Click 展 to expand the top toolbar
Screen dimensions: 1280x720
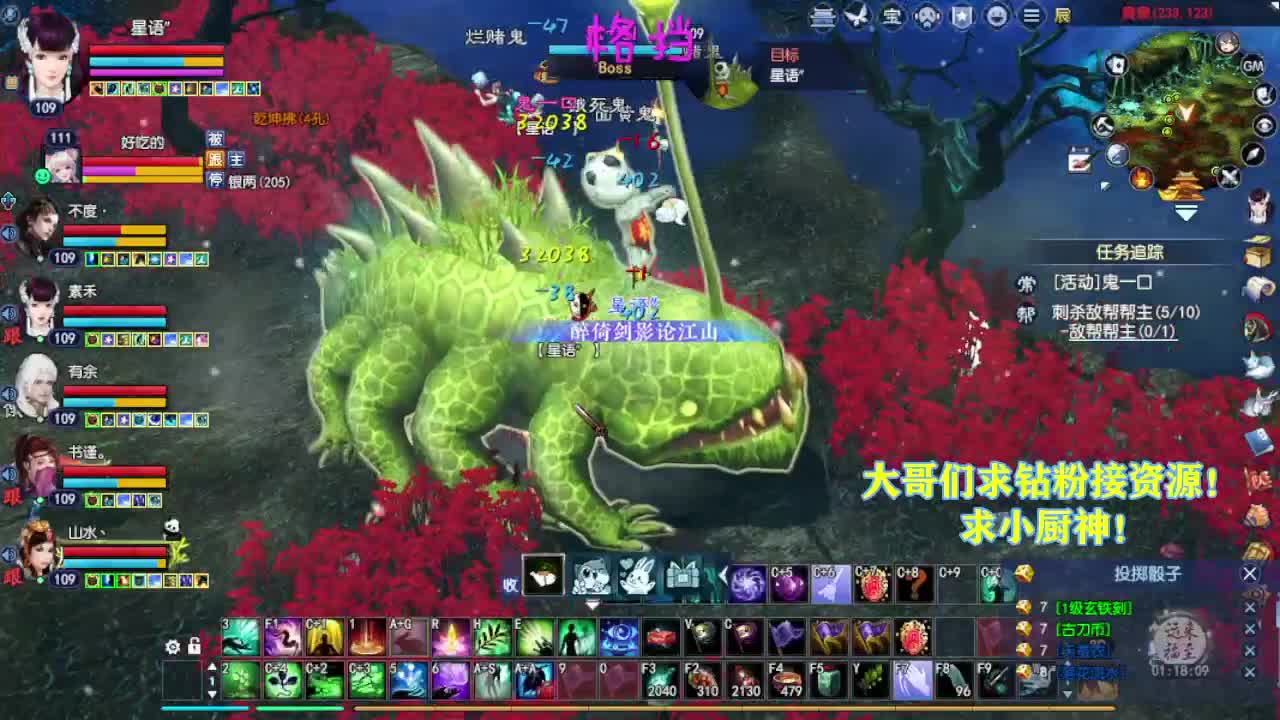(x=1063, y=16)
